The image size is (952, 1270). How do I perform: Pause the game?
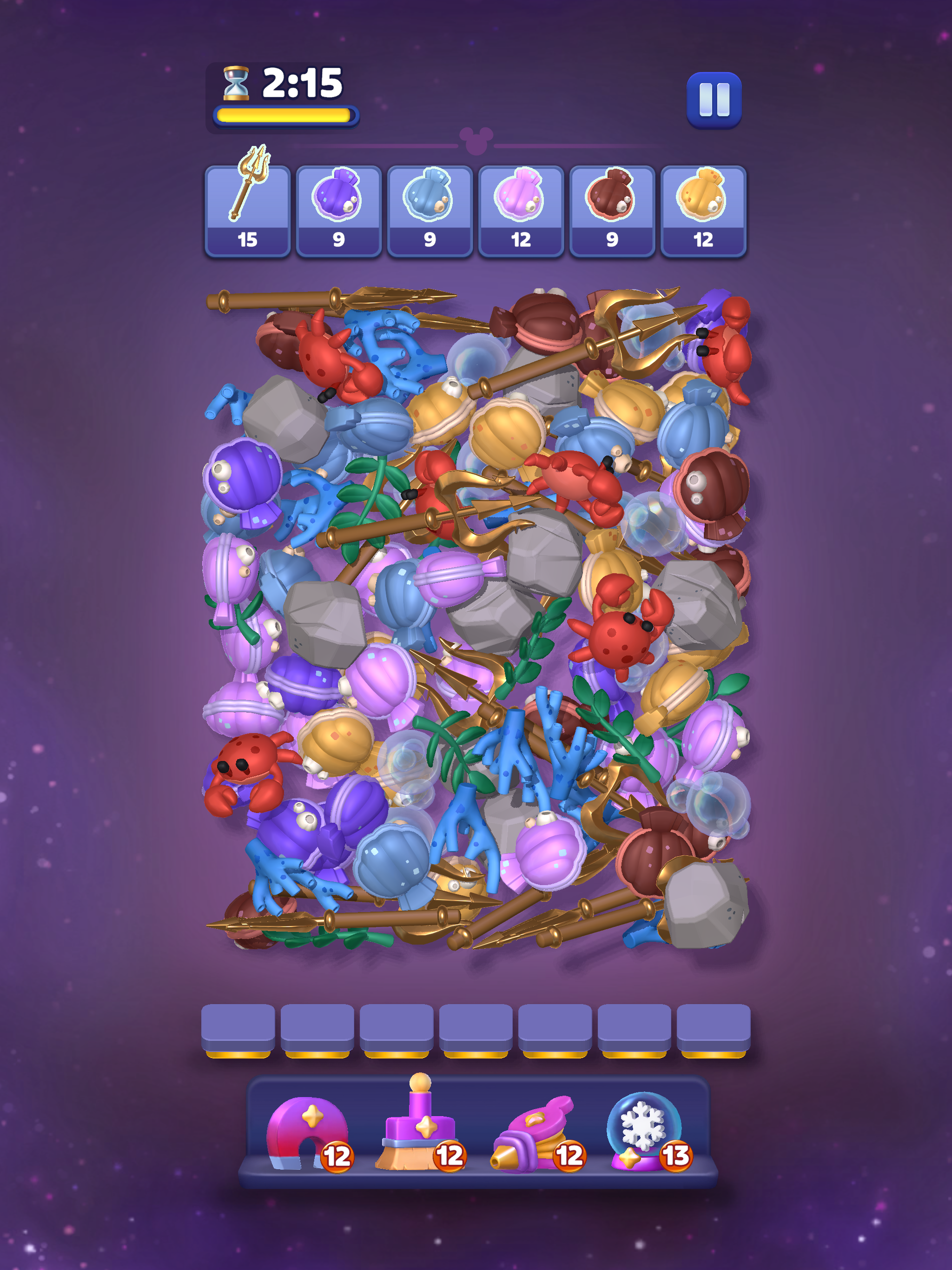click(714, 100)
